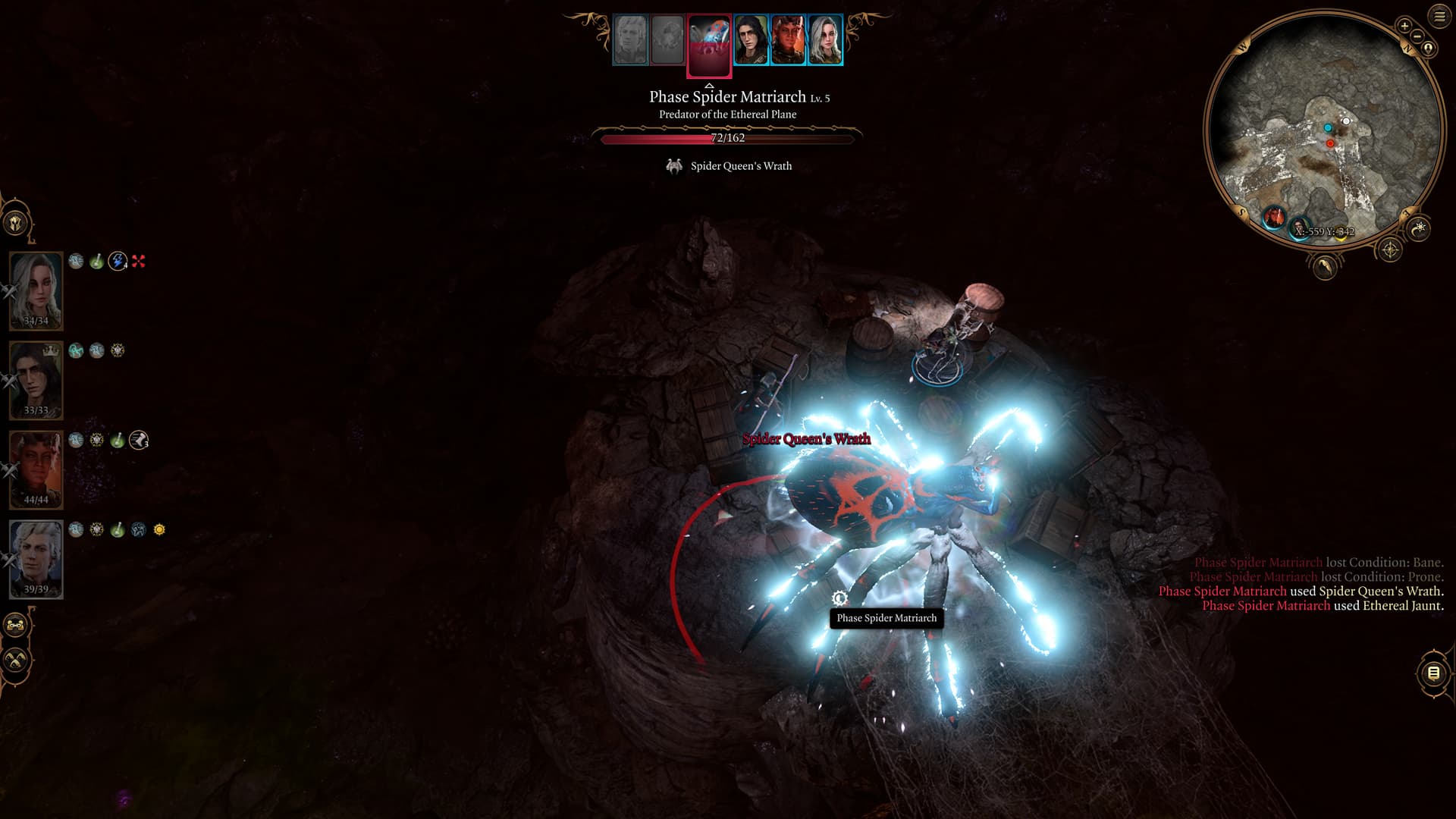Click the compass rose button below minimap
The image size is (1456, 819).
point(1389,249)
